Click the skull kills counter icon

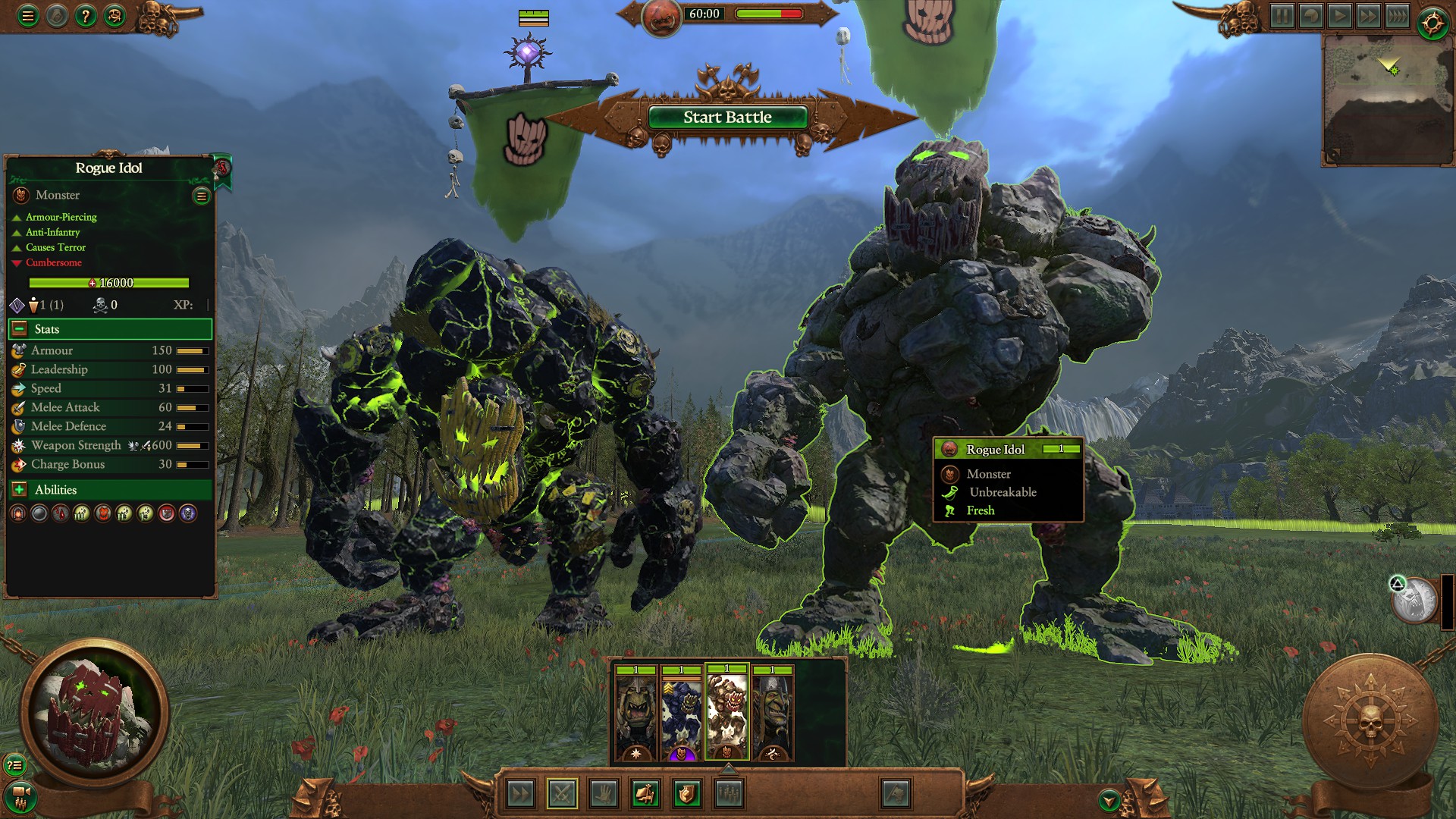click(x=102, y=306)
